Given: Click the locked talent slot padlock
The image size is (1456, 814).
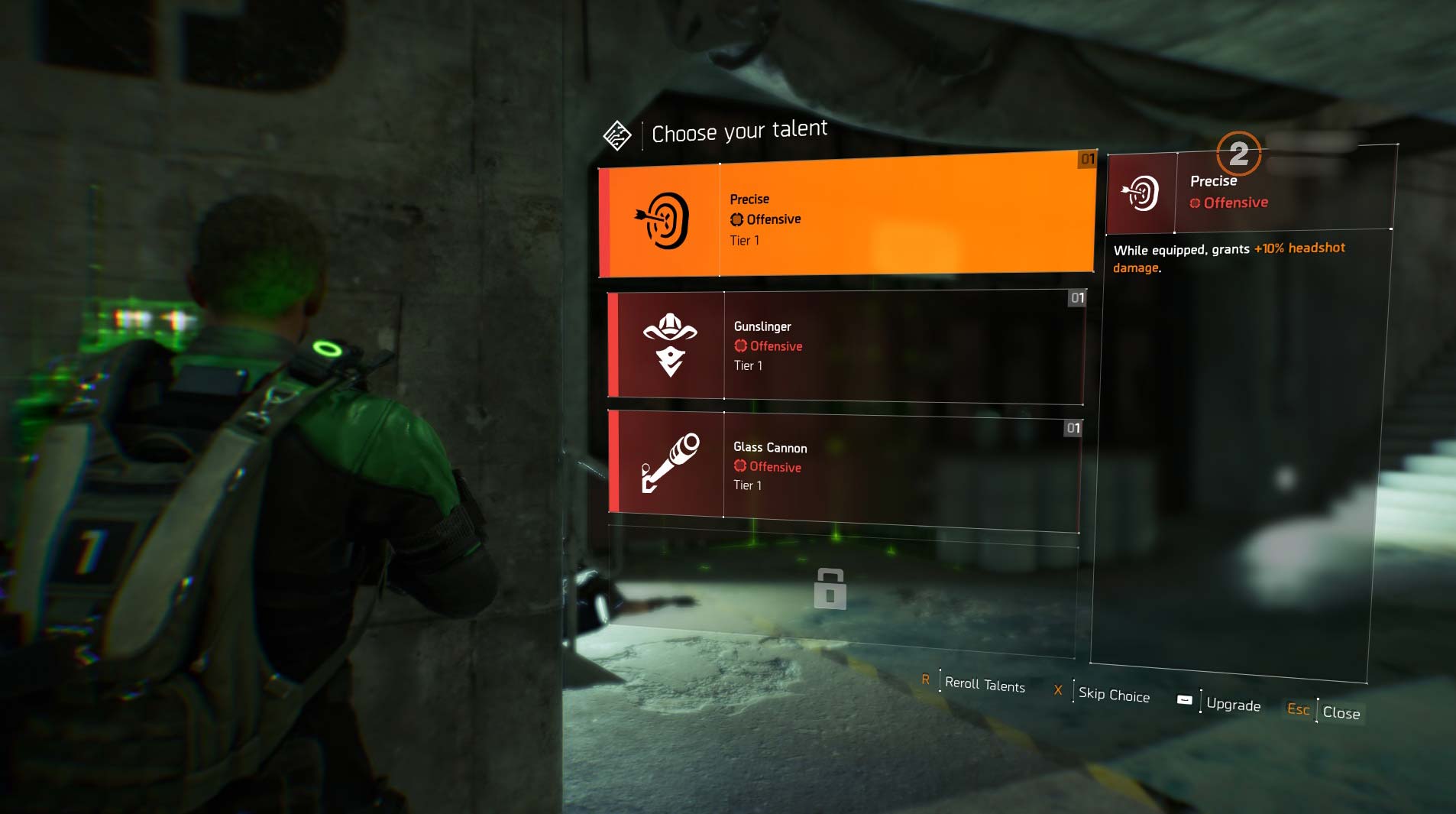Looking at the screenshot, I should pos(830,589).
